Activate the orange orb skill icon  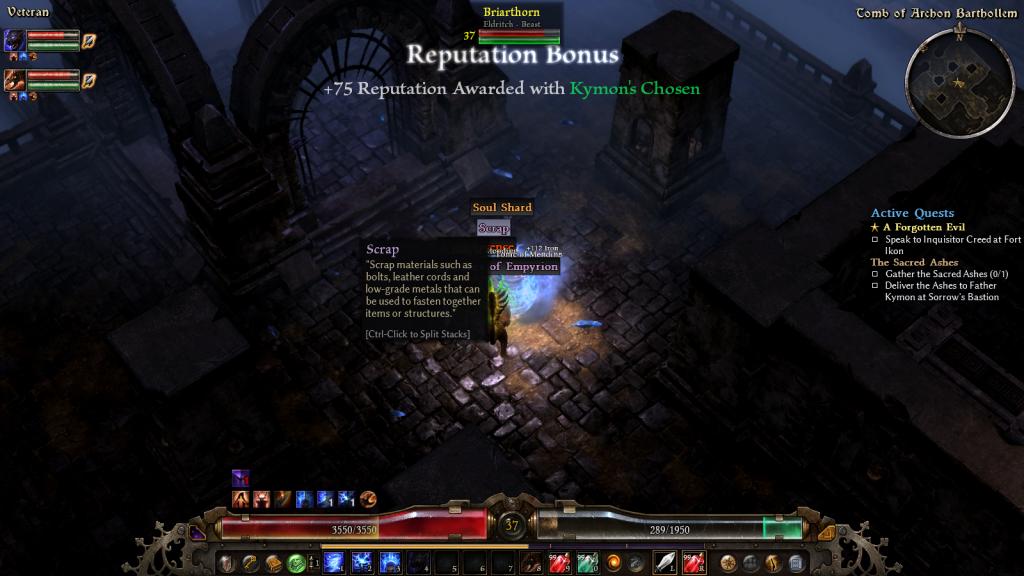point(613,562)
